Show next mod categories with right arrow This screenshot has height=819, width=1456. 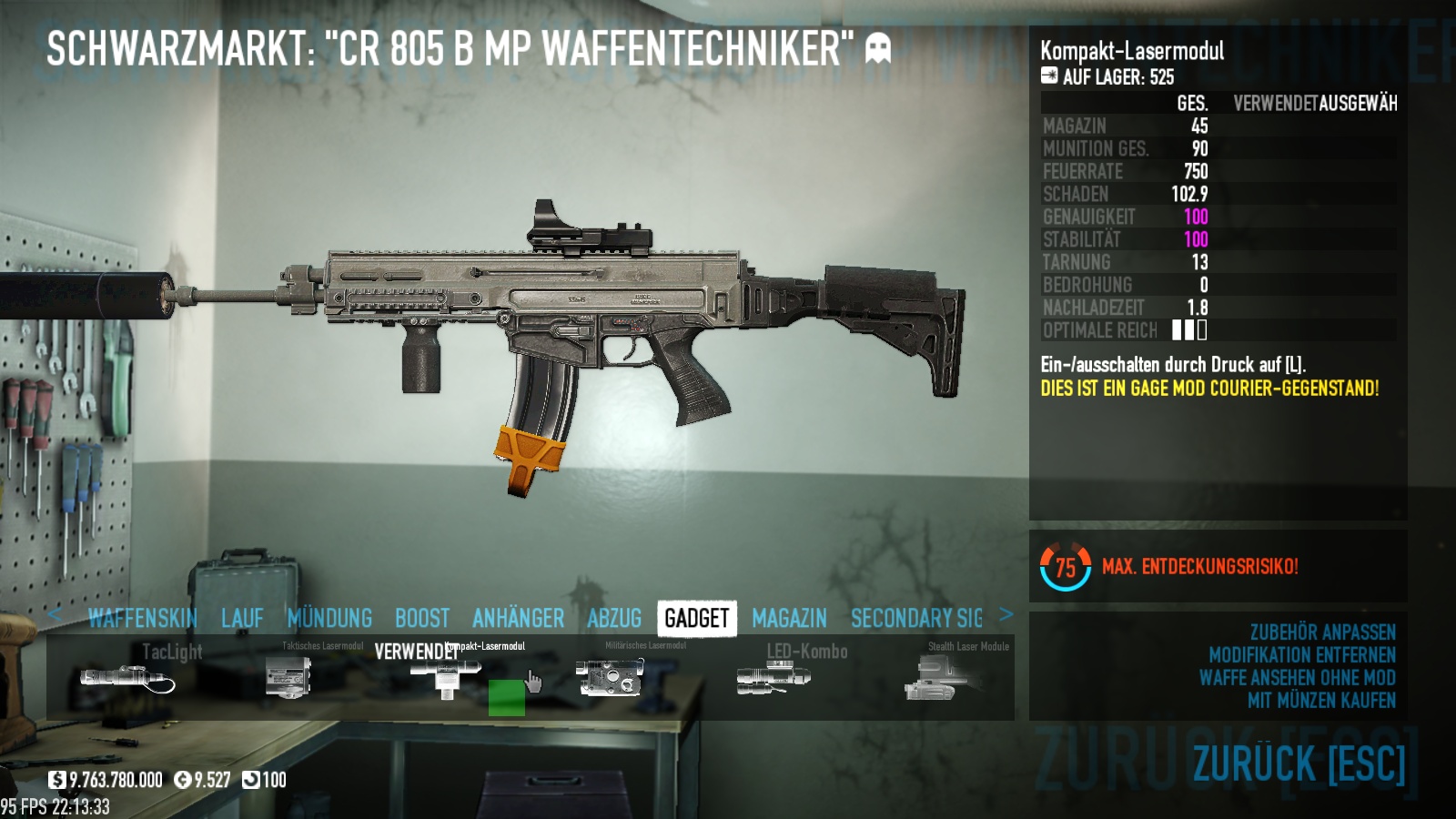coord(1006,614)
